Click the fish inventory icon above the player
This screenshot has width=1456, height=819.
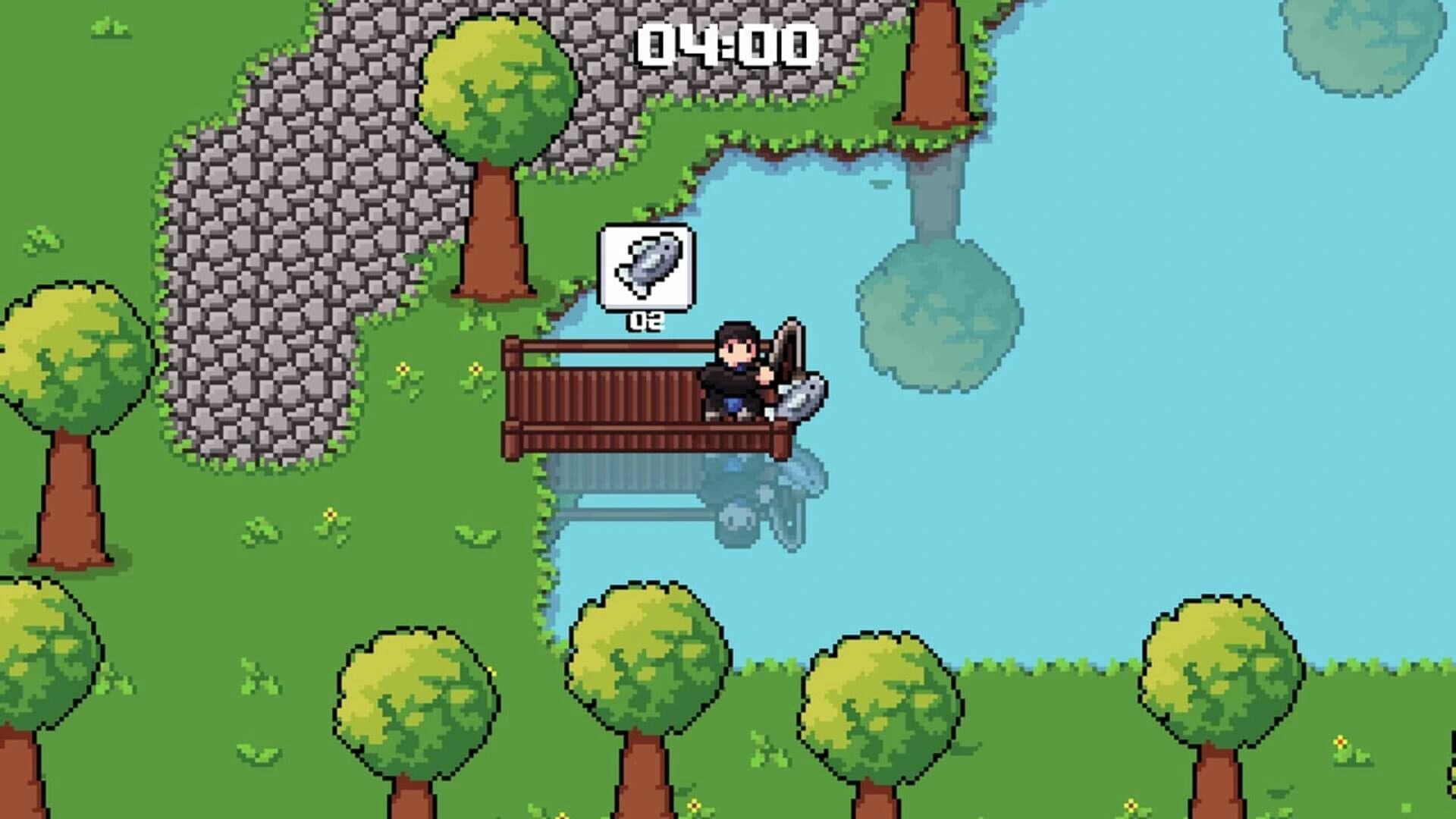point(645,268)
